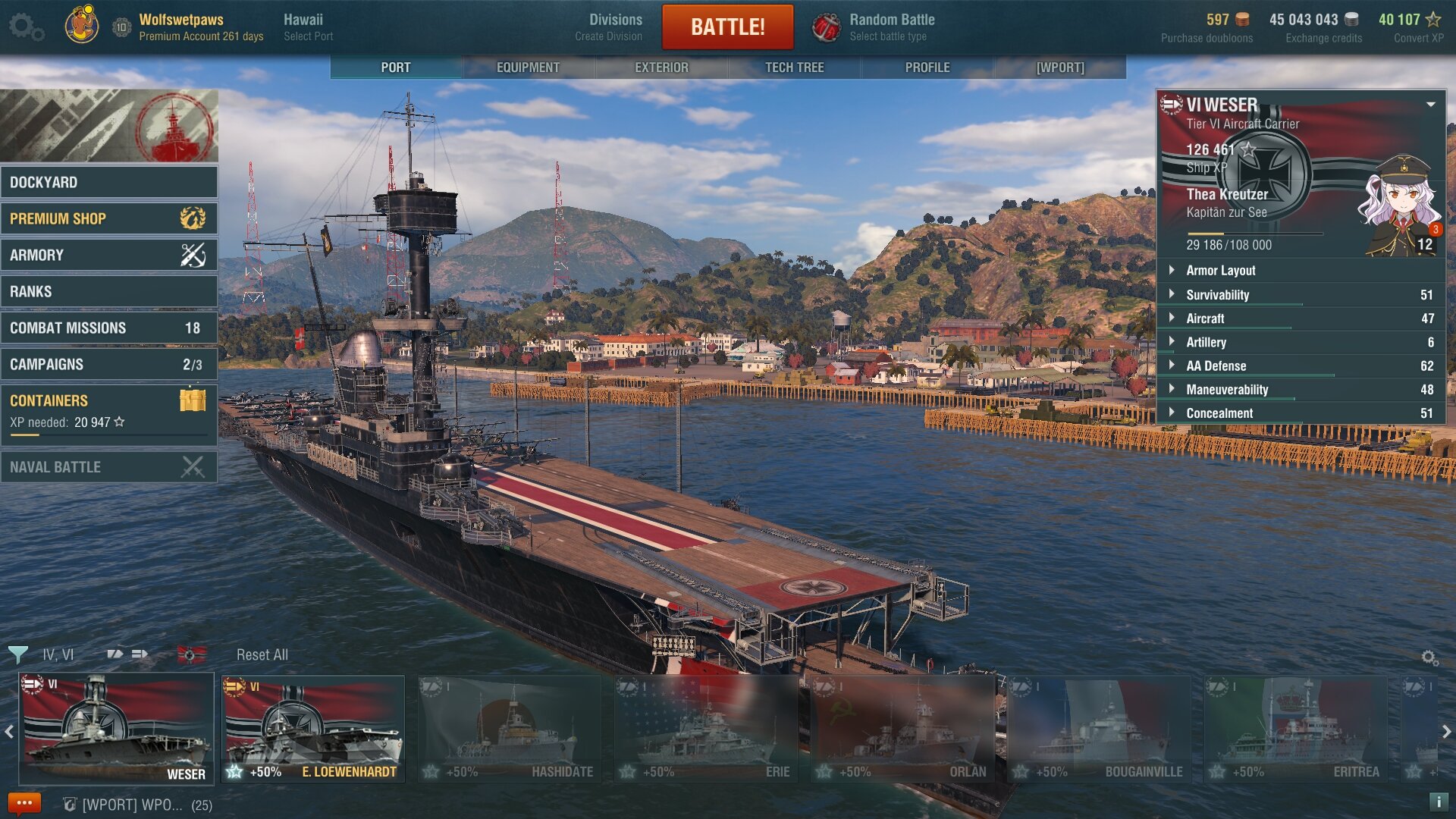Image resolution: width=1456 pixels, height=819 pixels.
Task: View the Tech Tree tab
Action: click(794, 67)
